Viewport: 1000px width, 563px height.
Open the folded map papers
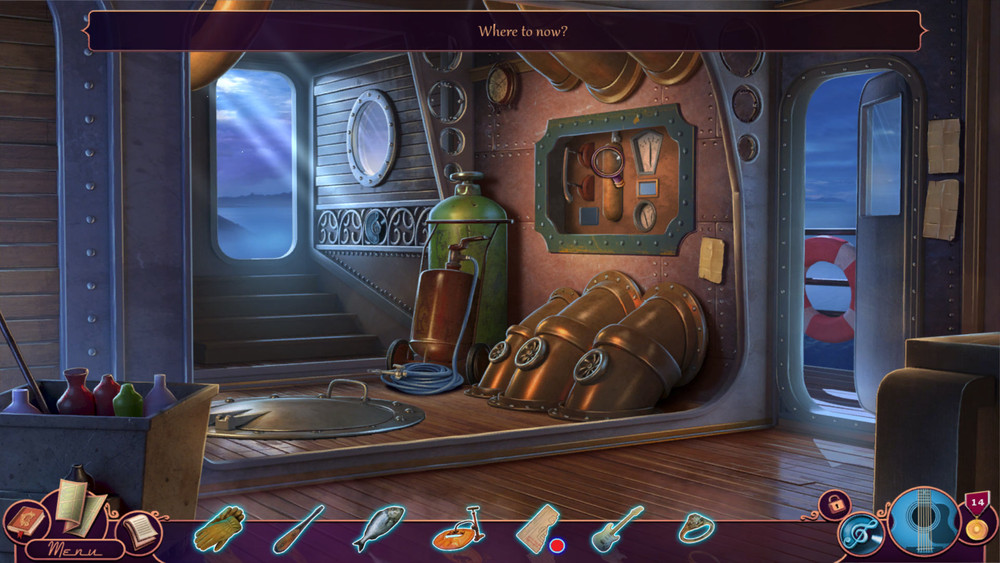78,504
